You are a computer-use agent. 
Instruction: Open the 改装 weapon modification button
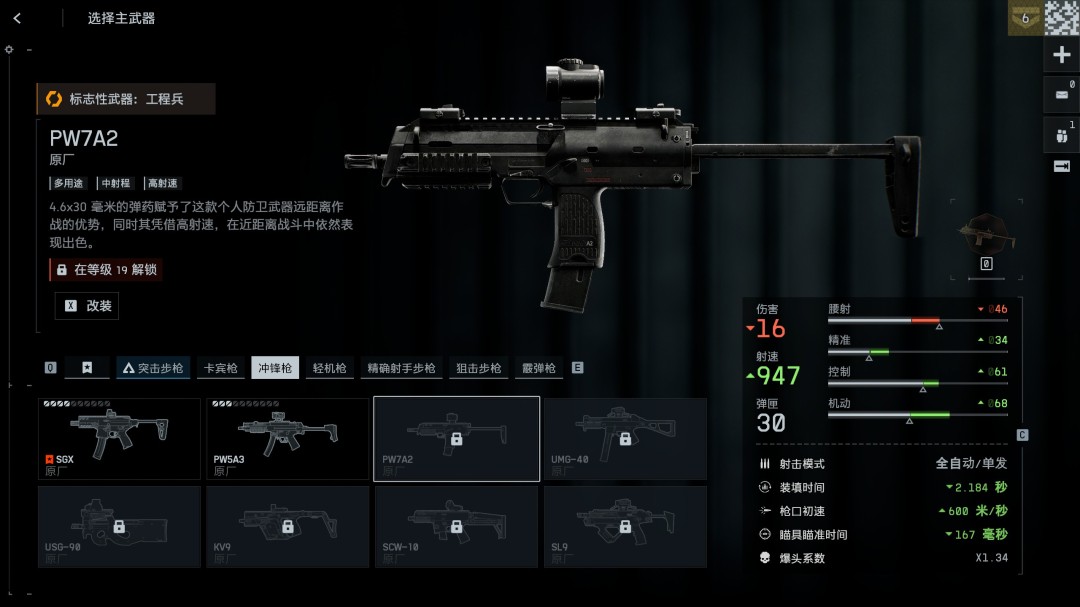click(x=87, y=306)
